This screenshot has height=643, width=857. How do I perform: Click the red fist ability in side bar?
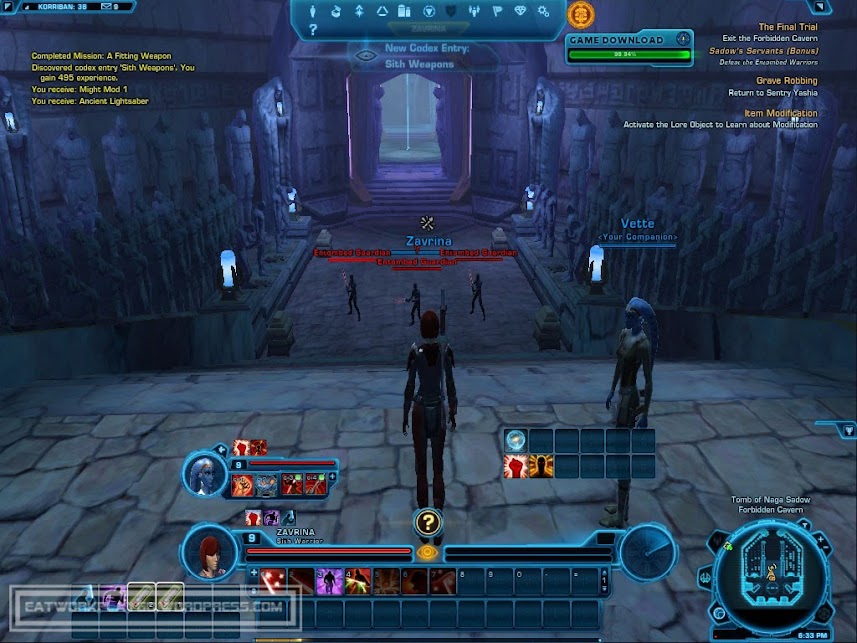tap(515, 465)
